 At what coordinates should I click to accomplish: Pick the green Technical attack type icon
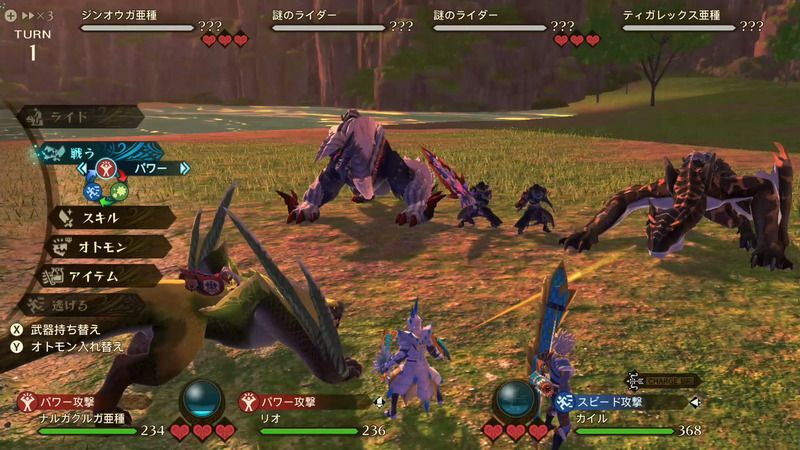[x=121, y=191]
